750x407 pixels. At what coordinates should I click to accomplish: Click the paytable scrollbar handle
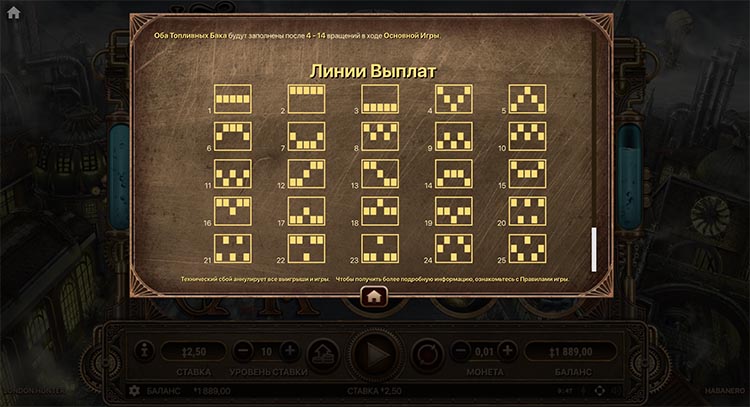click(593, 248)
